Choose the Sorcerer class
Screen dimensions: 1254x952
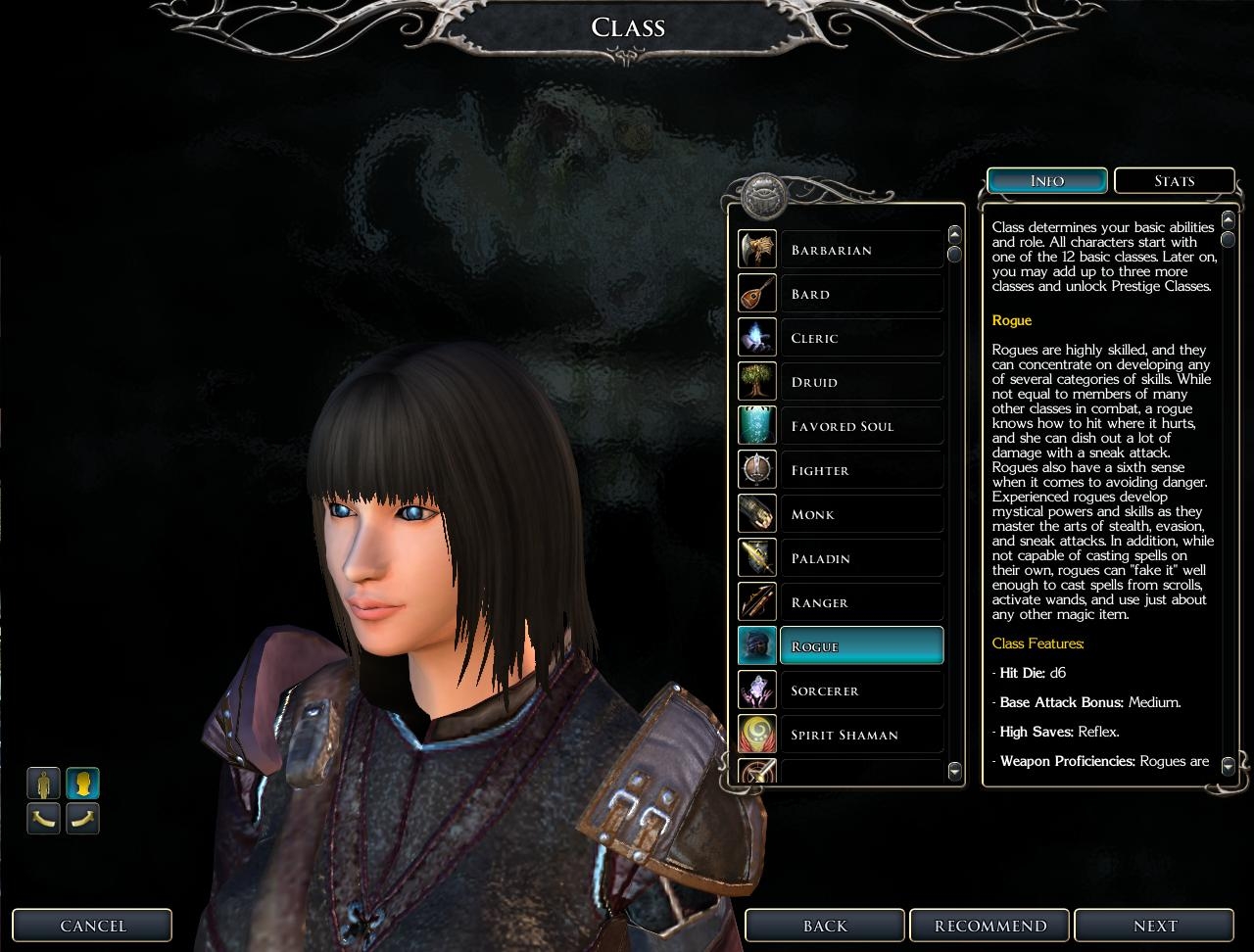point(860,690)
